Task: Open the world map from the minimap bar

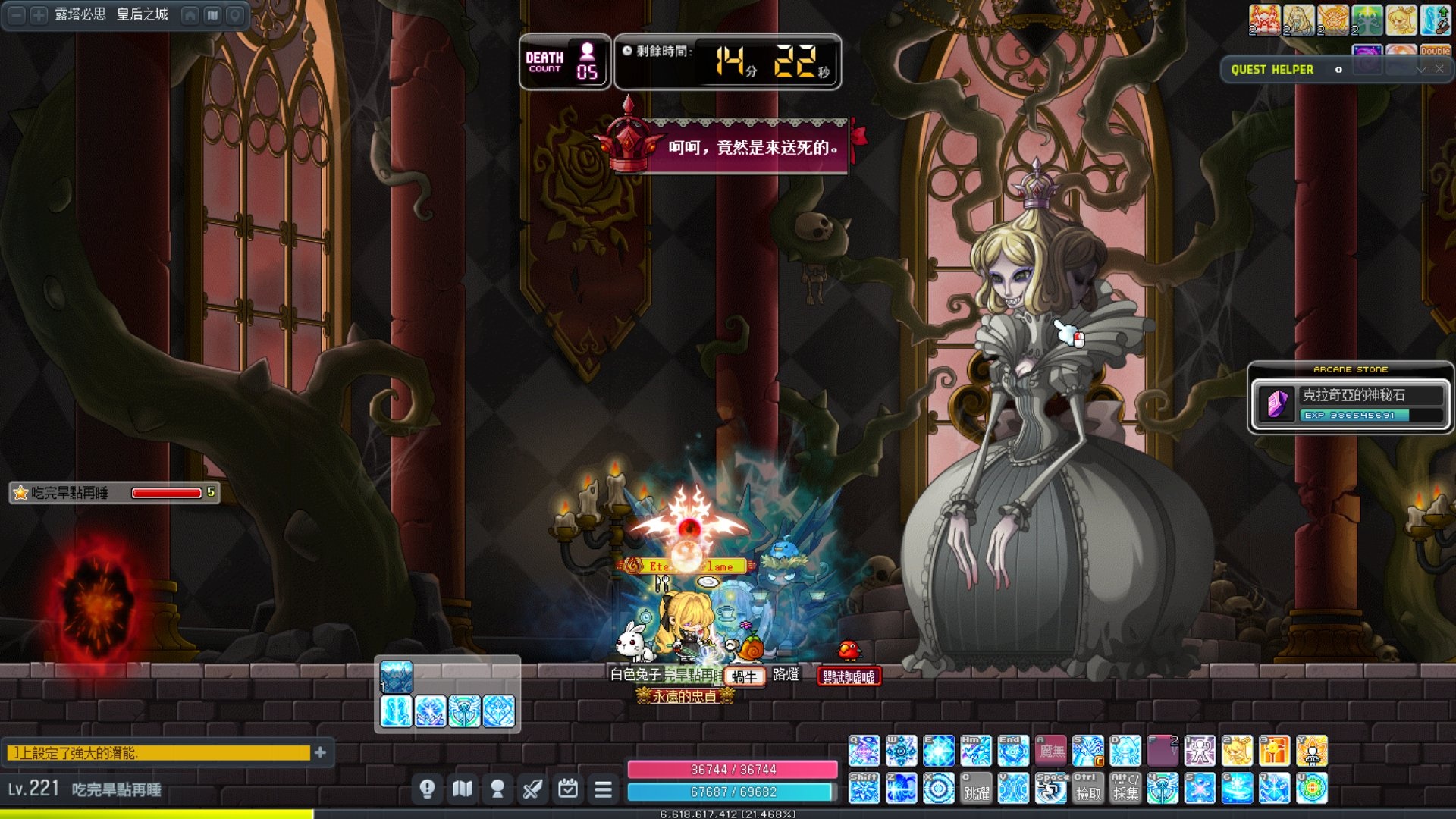Action: click(213, 15)
